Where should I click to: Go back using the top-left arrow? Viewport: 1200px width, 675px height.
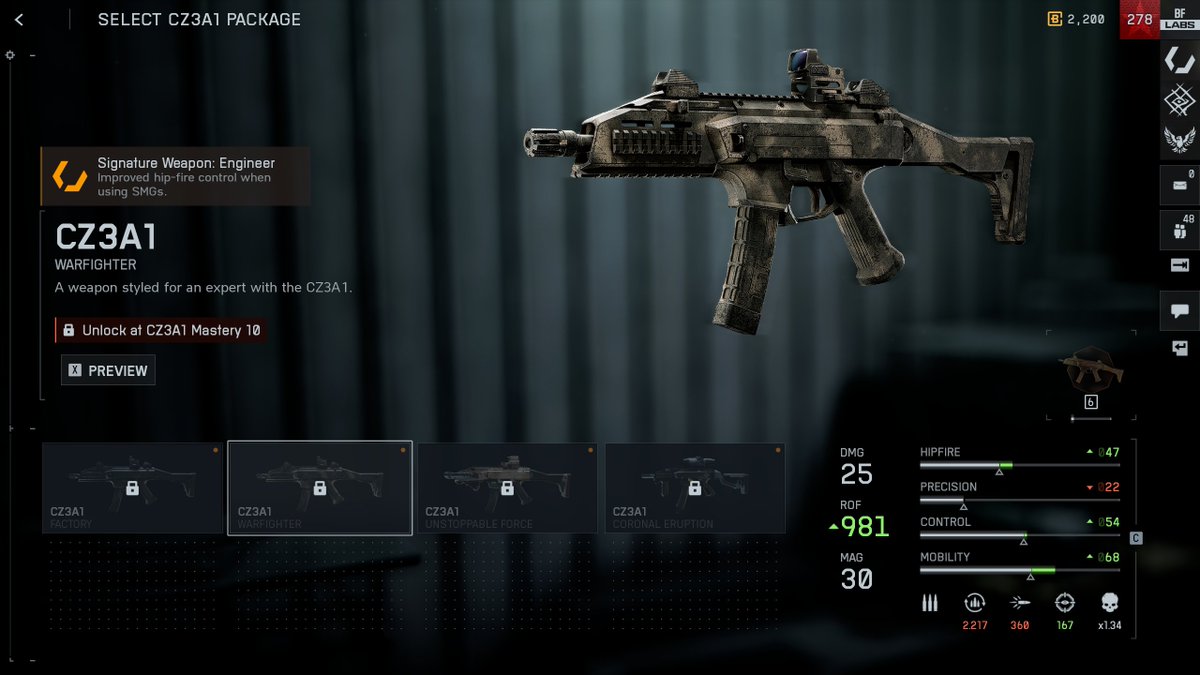pyautogui.click(x=19, y=19)
